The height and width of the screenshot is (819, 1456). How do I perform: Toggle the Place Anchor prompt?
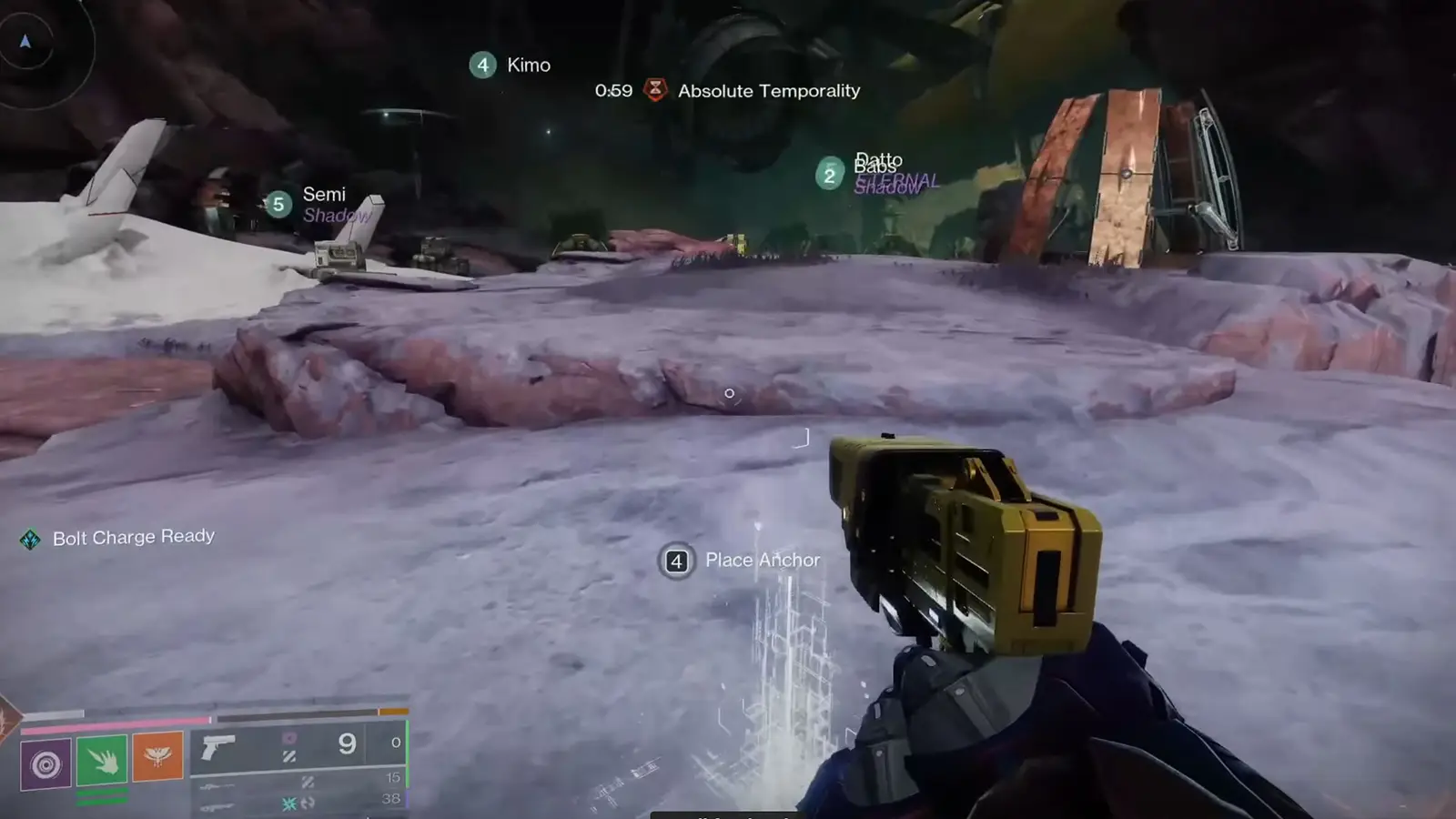click(x=675, y=561)
